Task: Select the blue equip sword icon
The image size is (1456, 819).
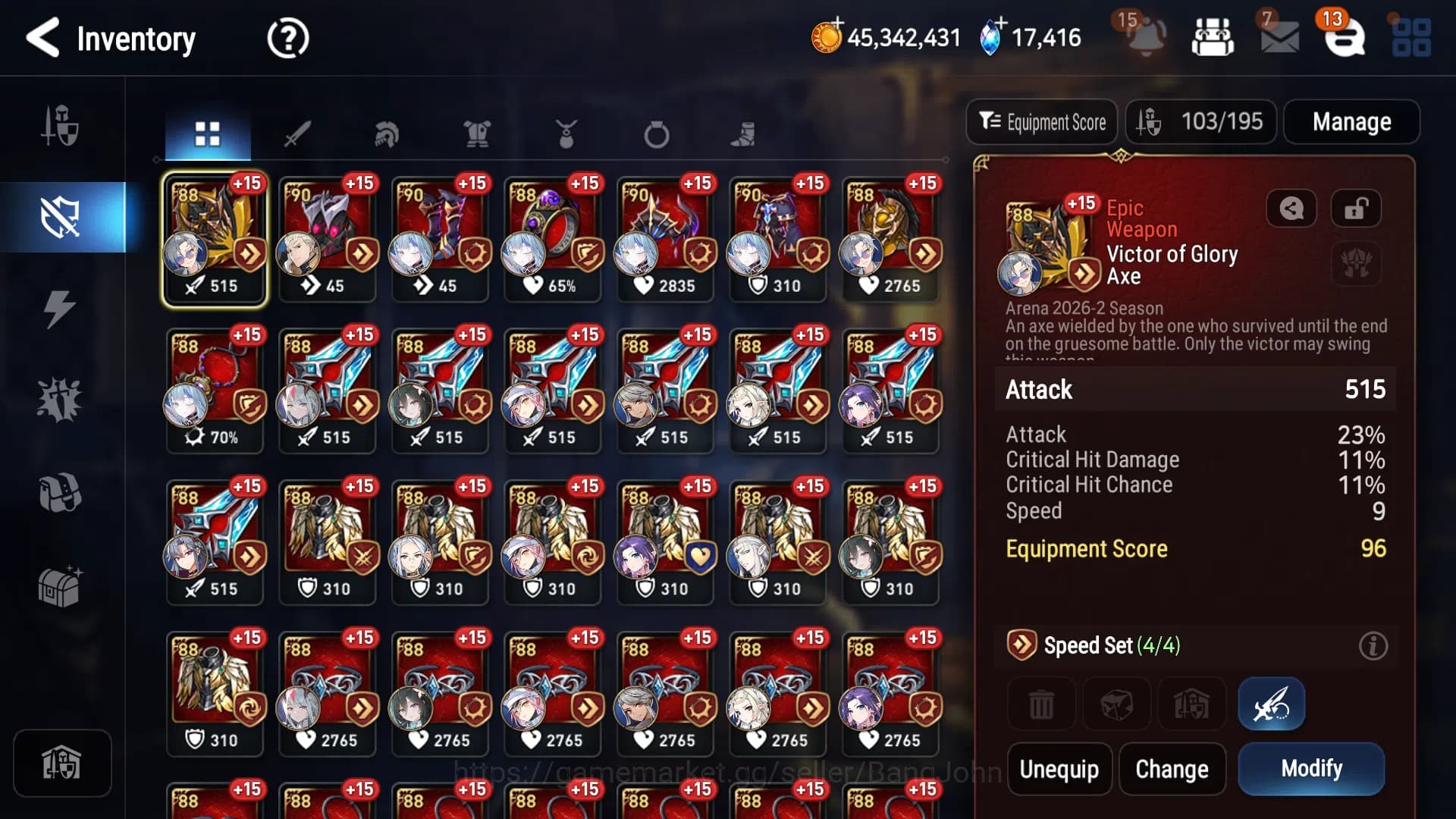Action: [1271, 703]
